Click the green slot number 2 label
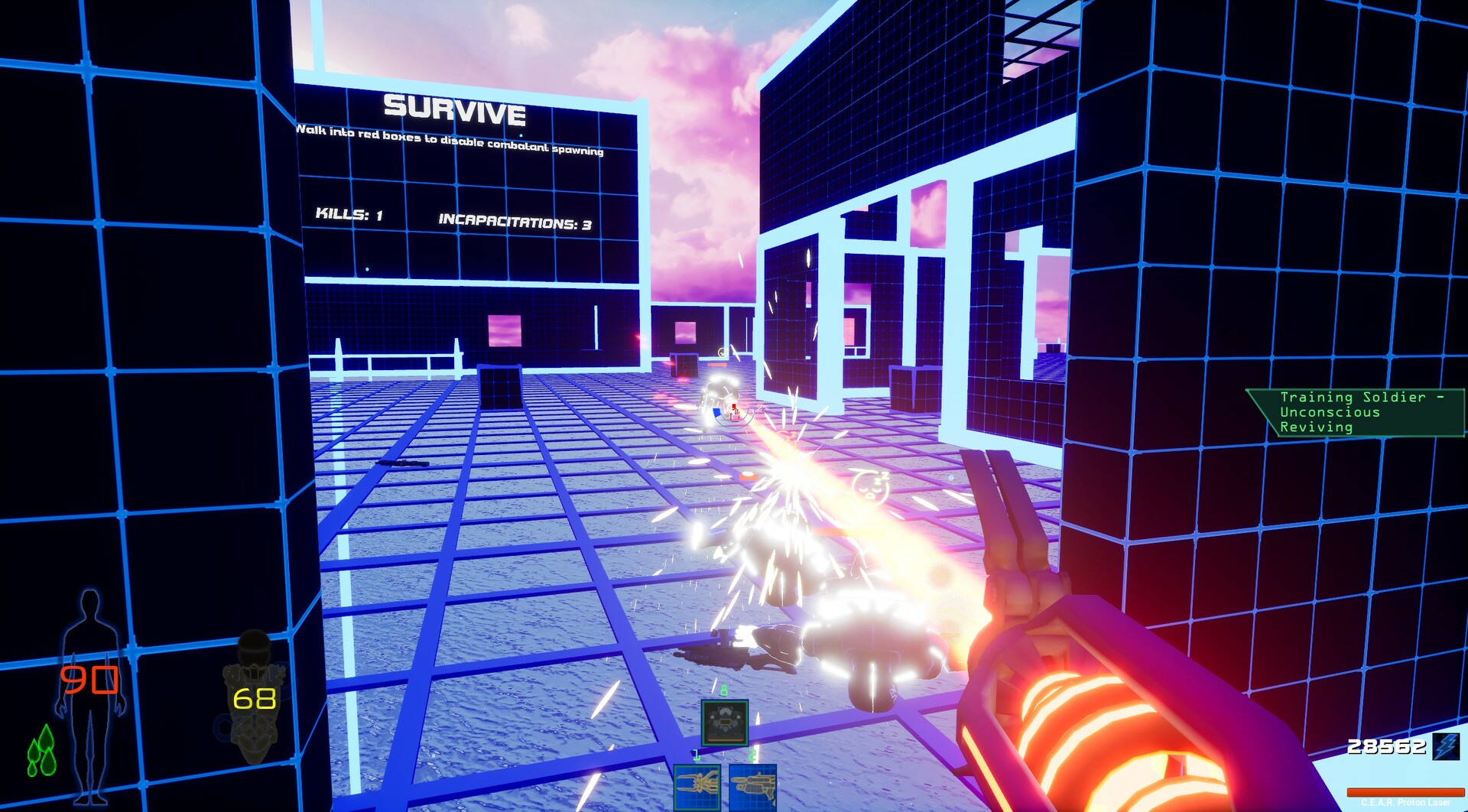The width and height of the screenshot is (1468, 812). 752,755
